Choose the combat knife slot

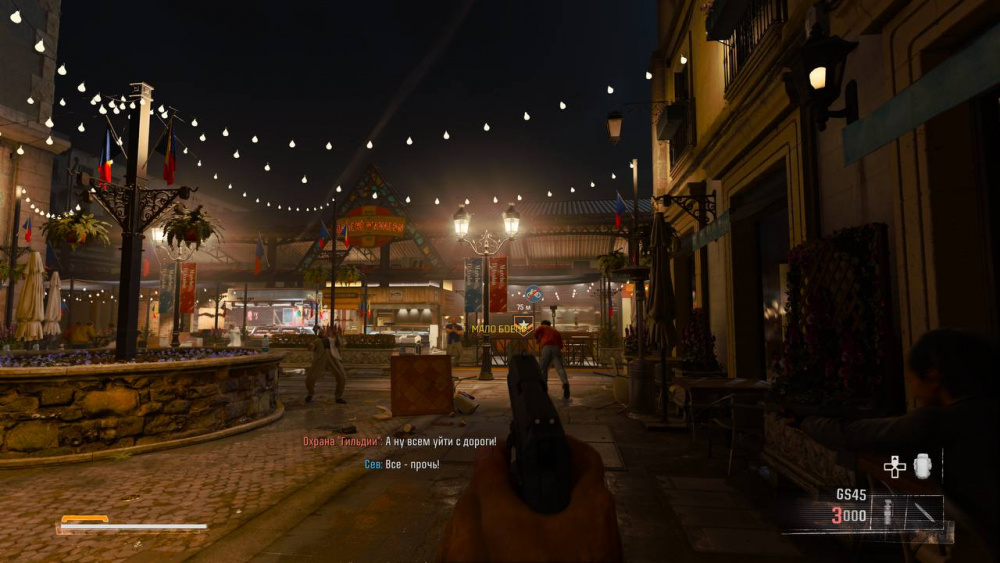923,513
